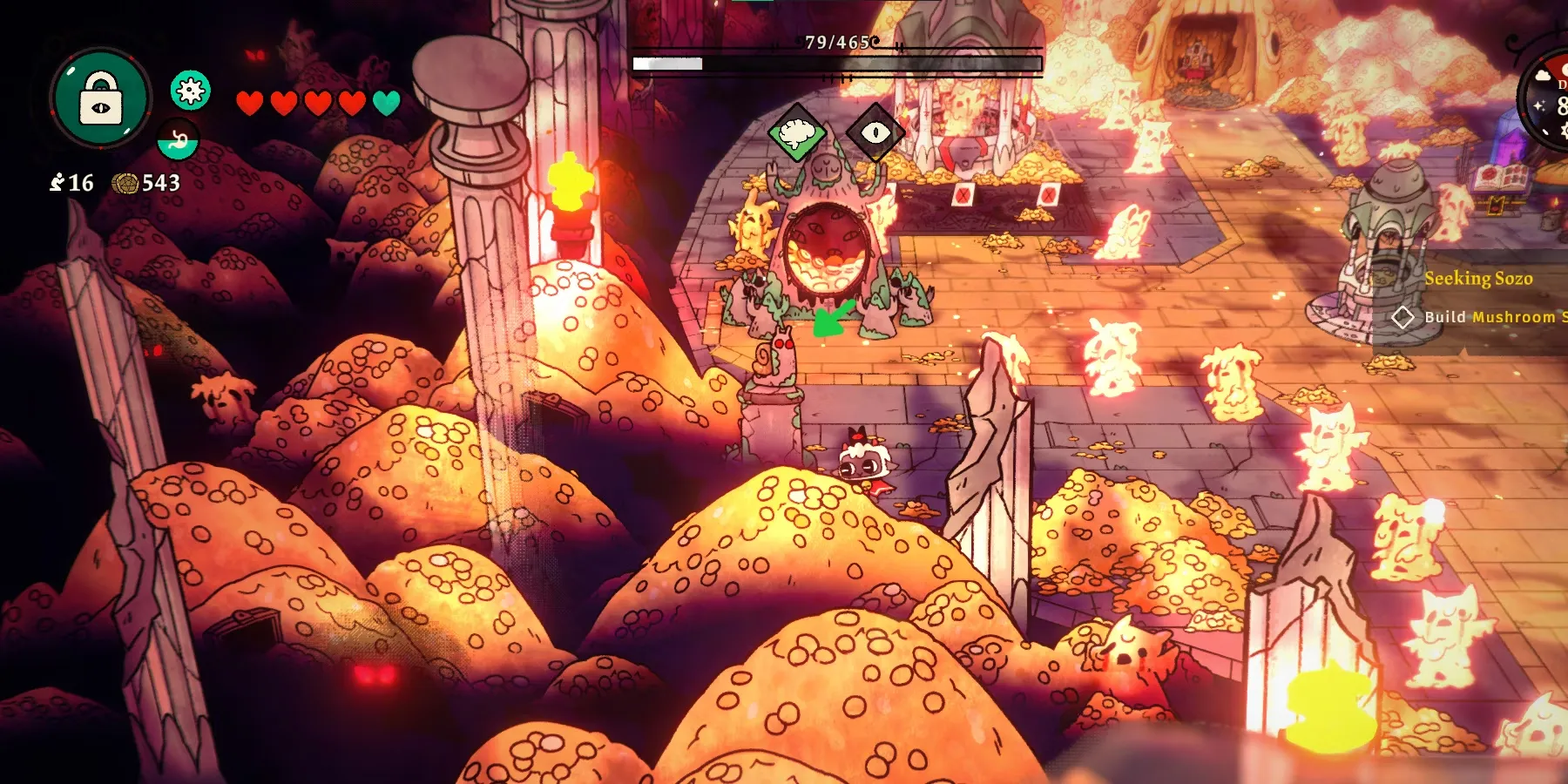Click the gold coin currency icon
This screenshot has width=1568, height=784.
point(125,183)
